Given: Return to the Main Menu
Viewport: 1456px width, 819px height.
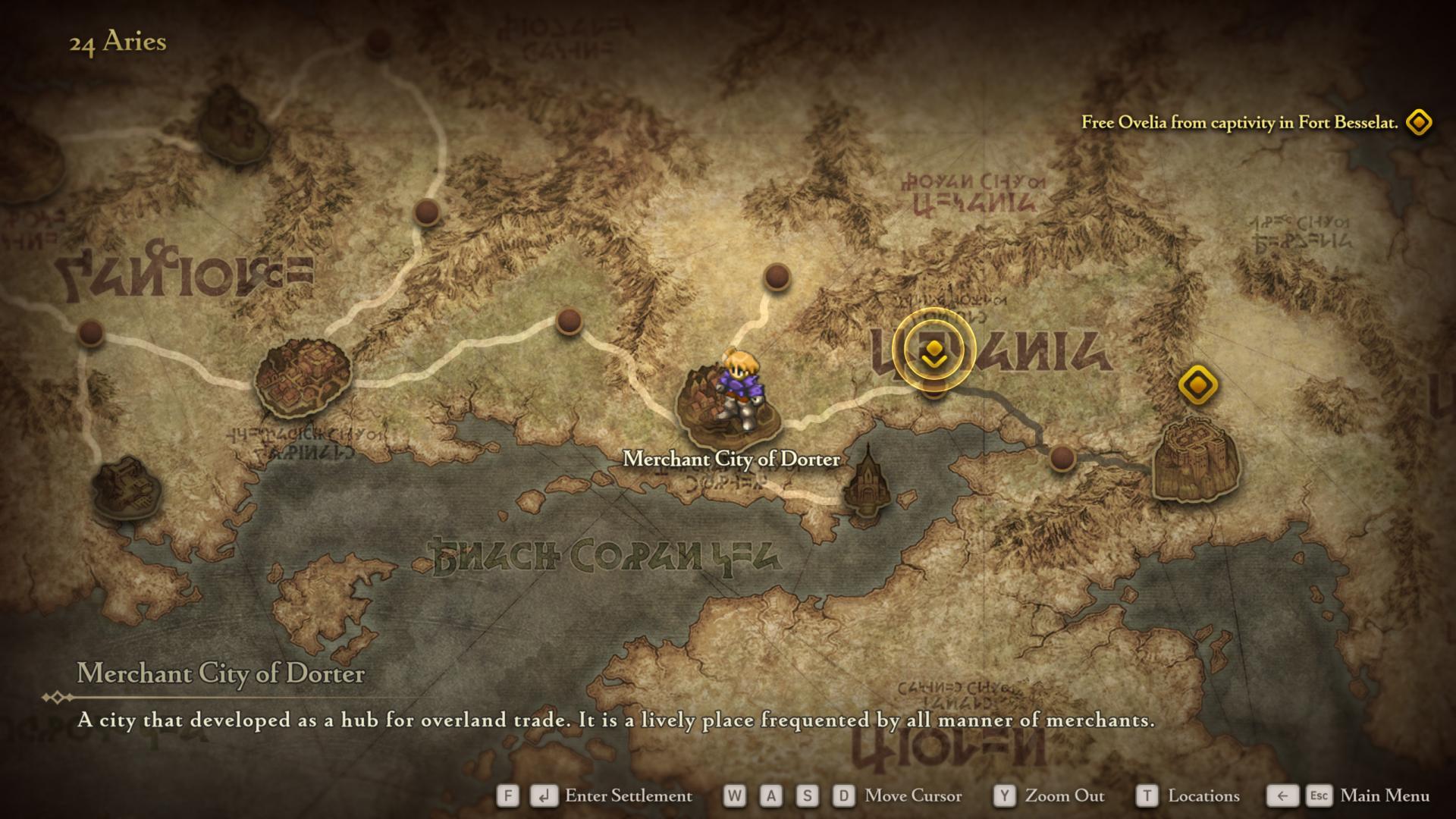Looking at the screenshot, I should coord(1384,795).
